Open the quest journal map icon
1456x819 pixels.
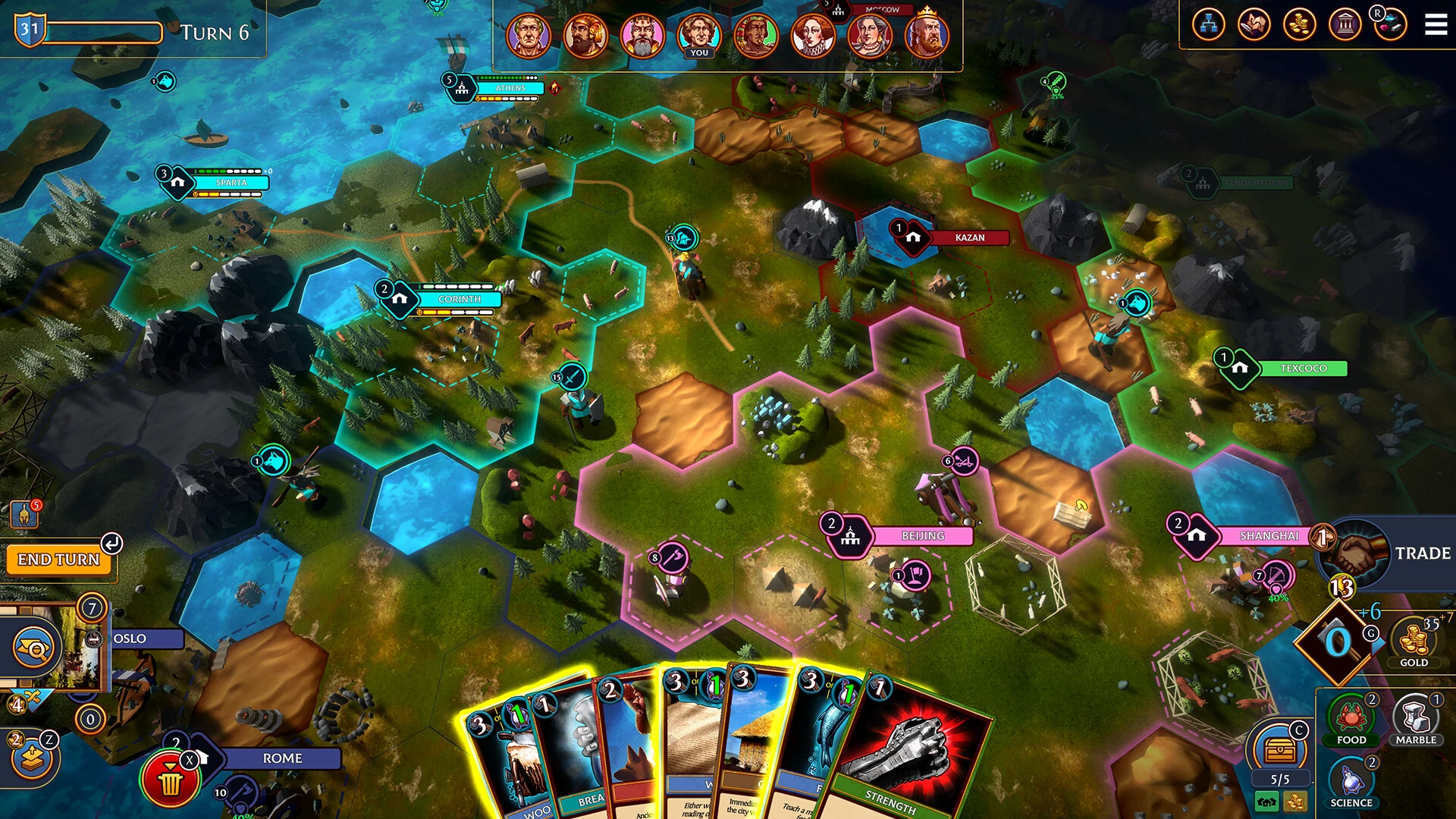pyautogui.click(x=1253, y=24)
